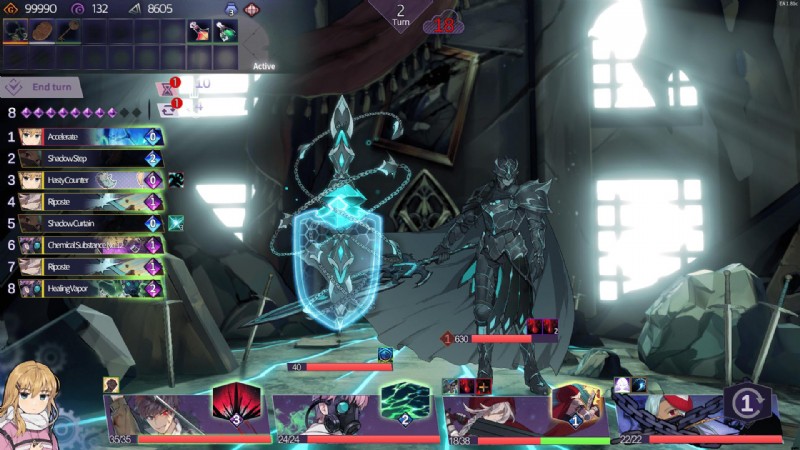Activate the green crackle fixed ability
The height and width of the screenshot is (450, 800).
[404, 406]
